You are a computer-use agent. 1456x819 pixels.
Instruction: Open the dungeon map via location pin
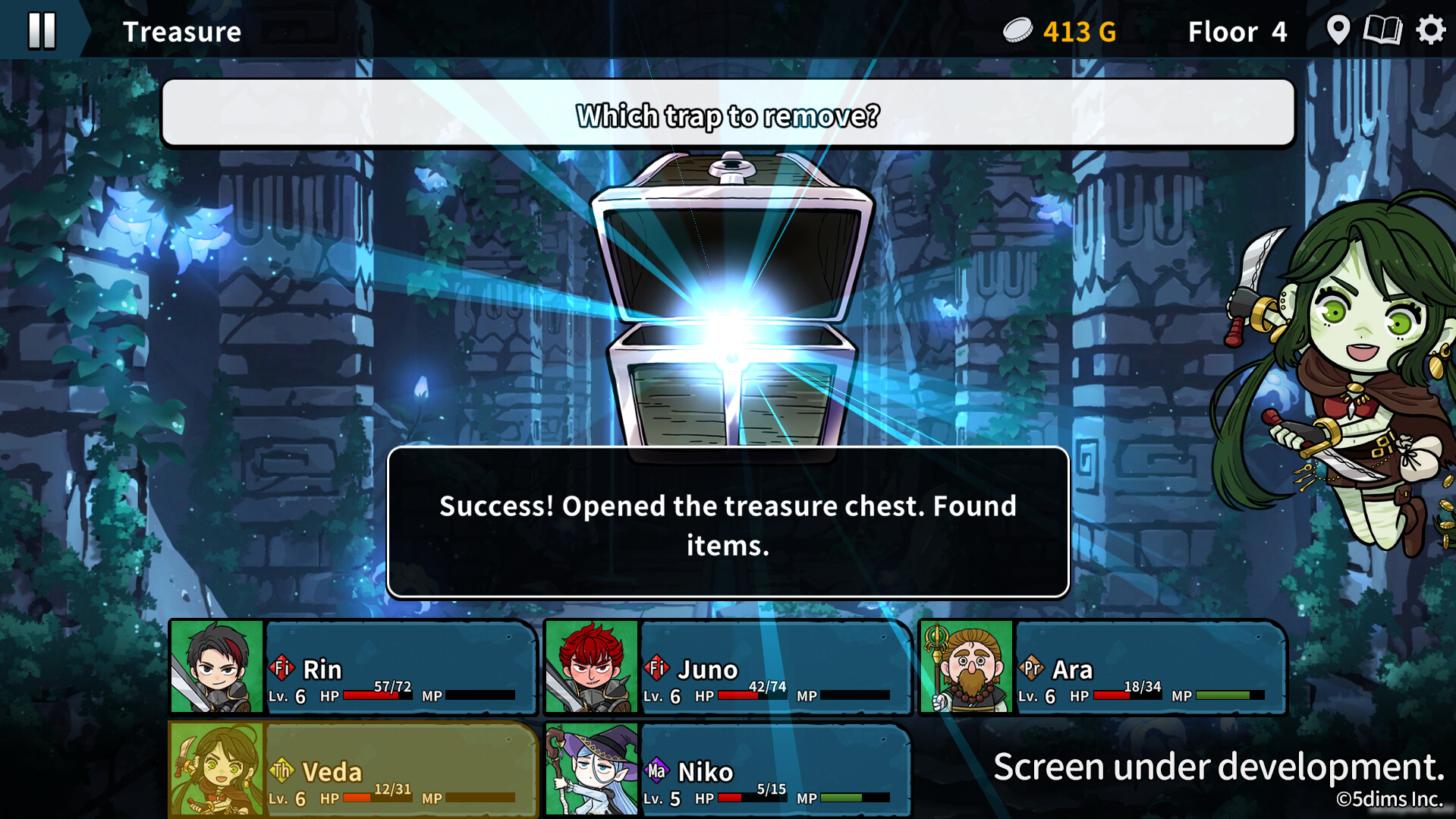click(x=1338, y=30)
